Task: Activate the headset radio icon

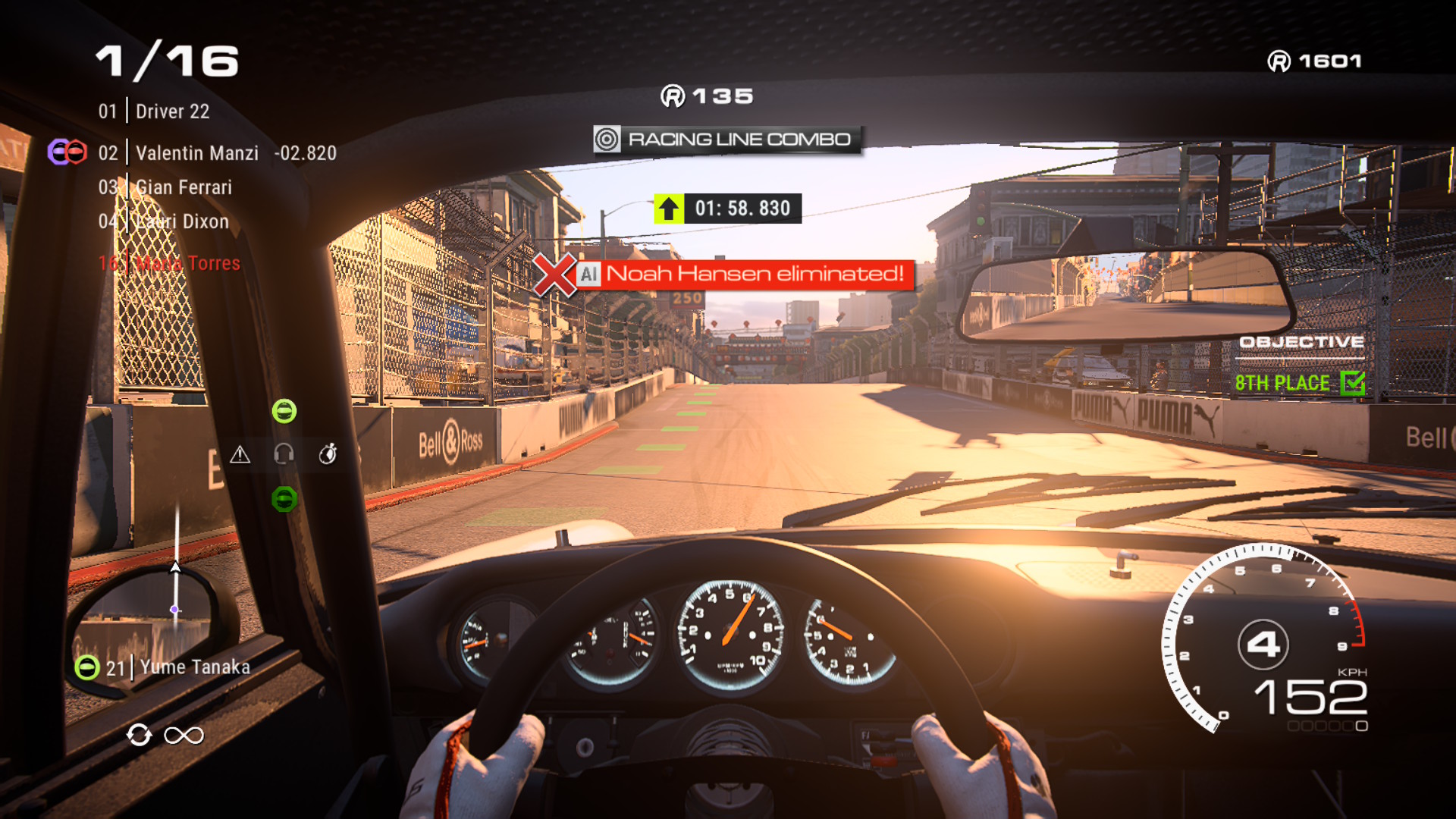Action: [x=284, y=454]
